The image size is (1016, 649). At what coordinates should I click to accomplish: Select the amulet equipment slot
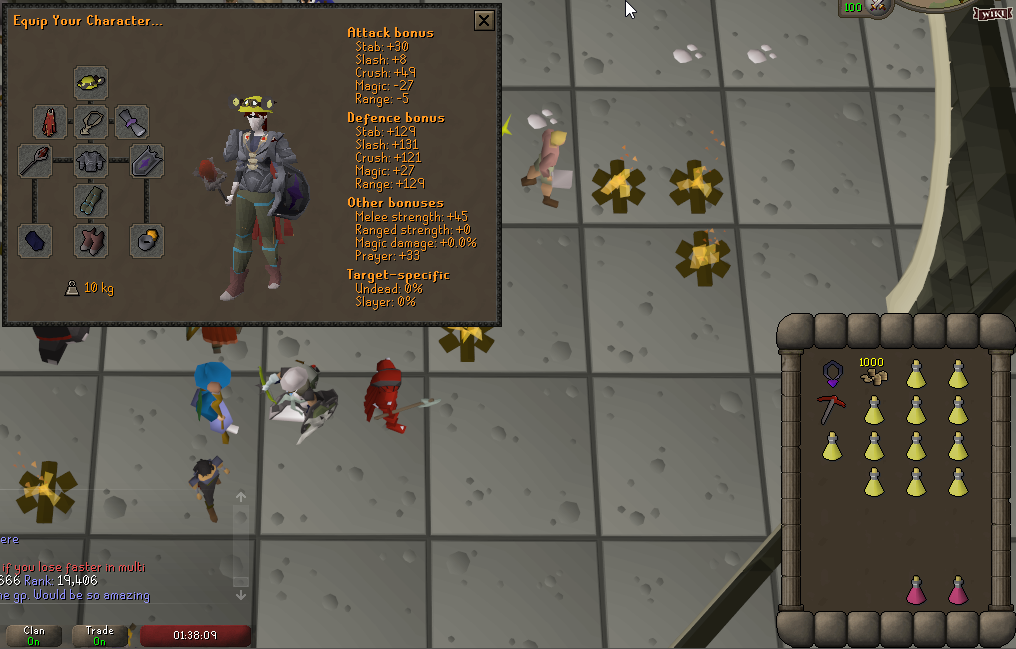[91, 122]
